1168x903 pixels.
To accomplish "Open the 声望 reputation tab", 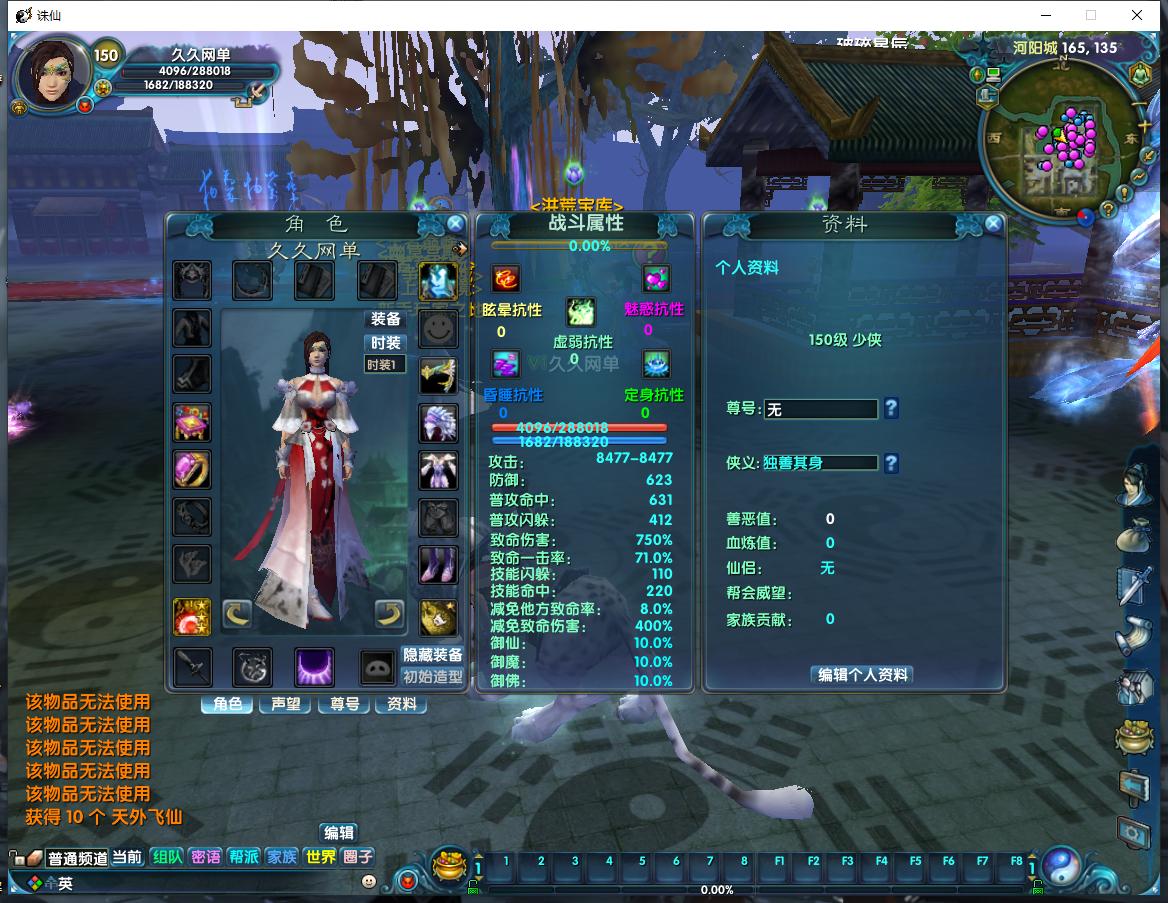I will (x=285, y=704).
